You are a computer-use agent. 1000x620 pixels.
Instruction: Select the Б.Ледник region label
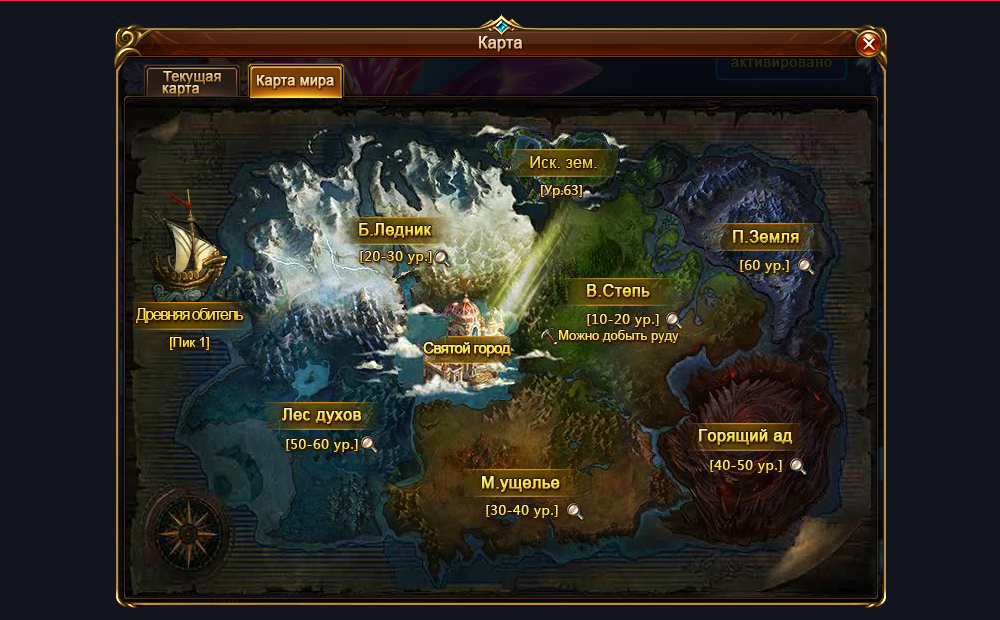pos(395,230)
